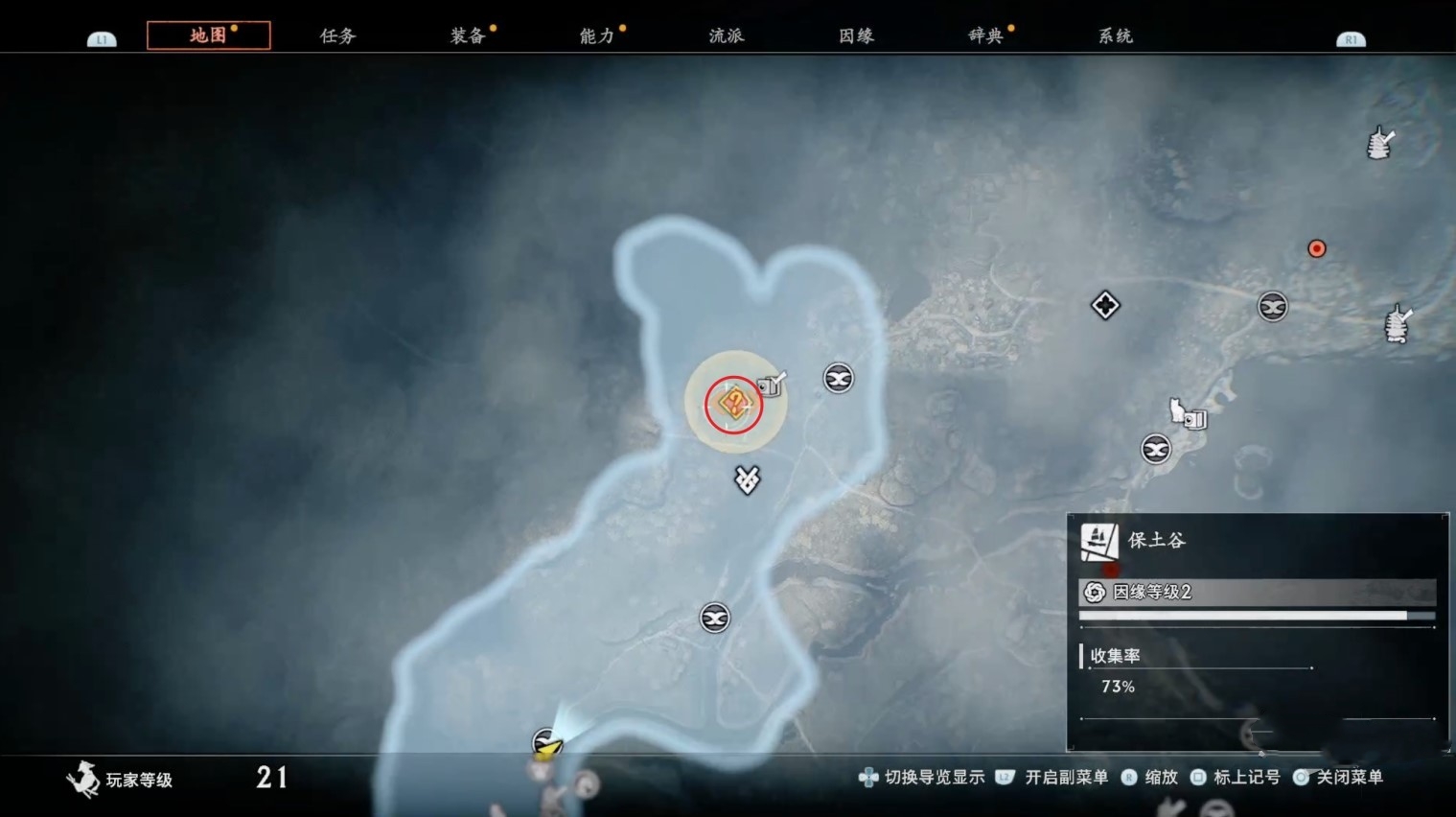
Task: Click the glyph marker below the quest area
Action: coord(747,480)
